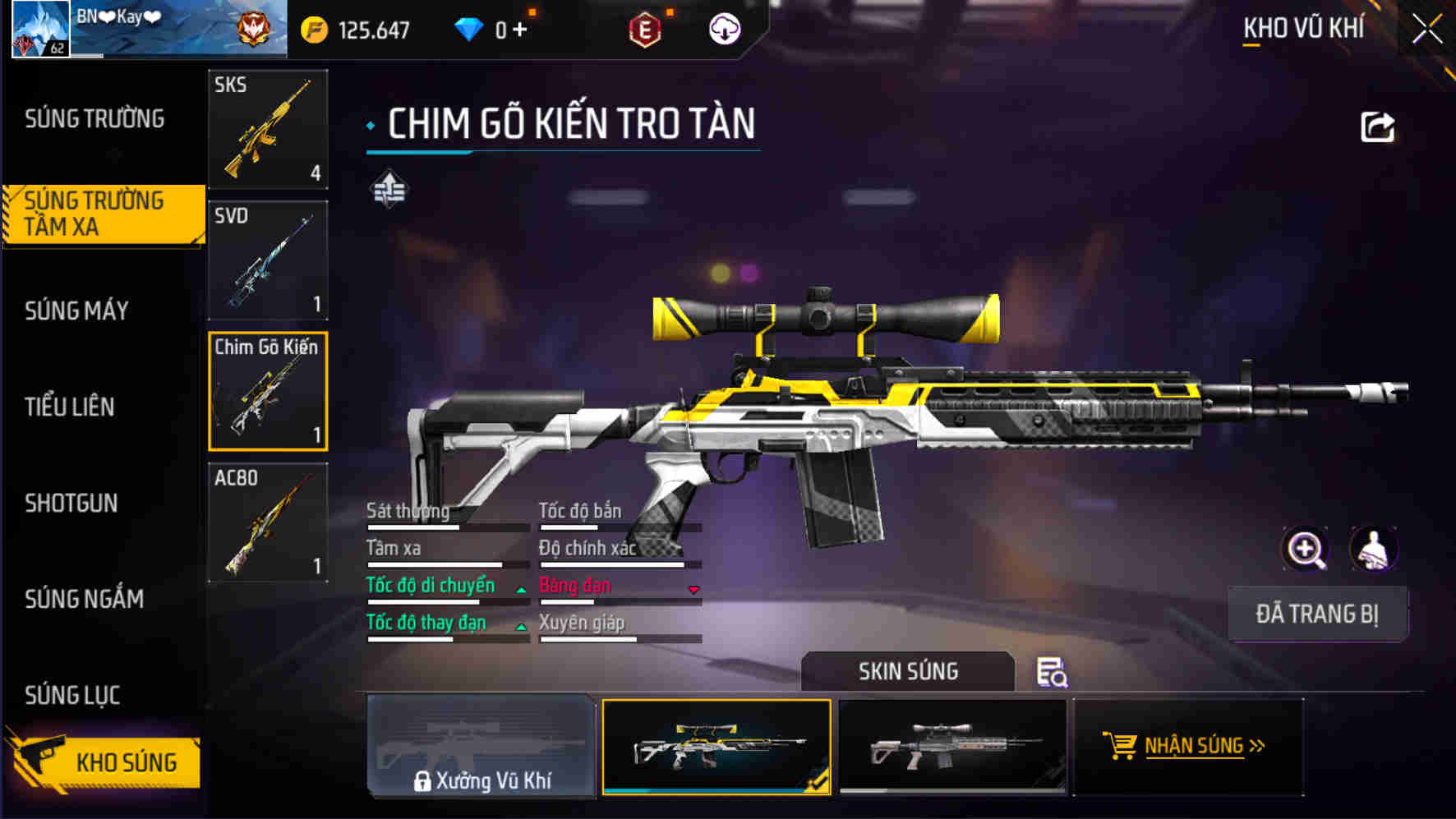Select the SKS weapon tile

268,129
